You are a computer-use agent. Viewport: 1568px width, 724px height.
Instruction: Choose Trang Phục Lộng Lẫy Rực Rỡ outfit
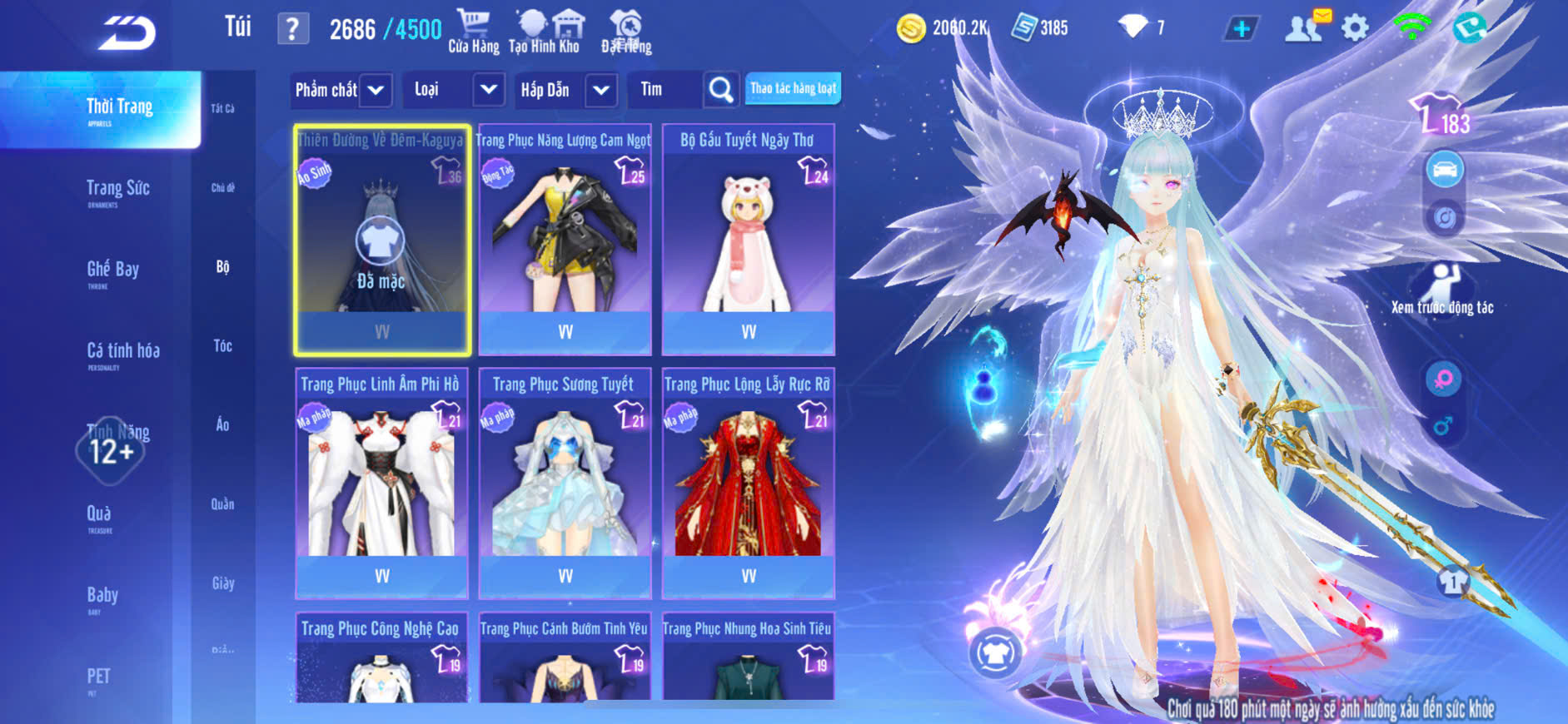tap(748, 483)
